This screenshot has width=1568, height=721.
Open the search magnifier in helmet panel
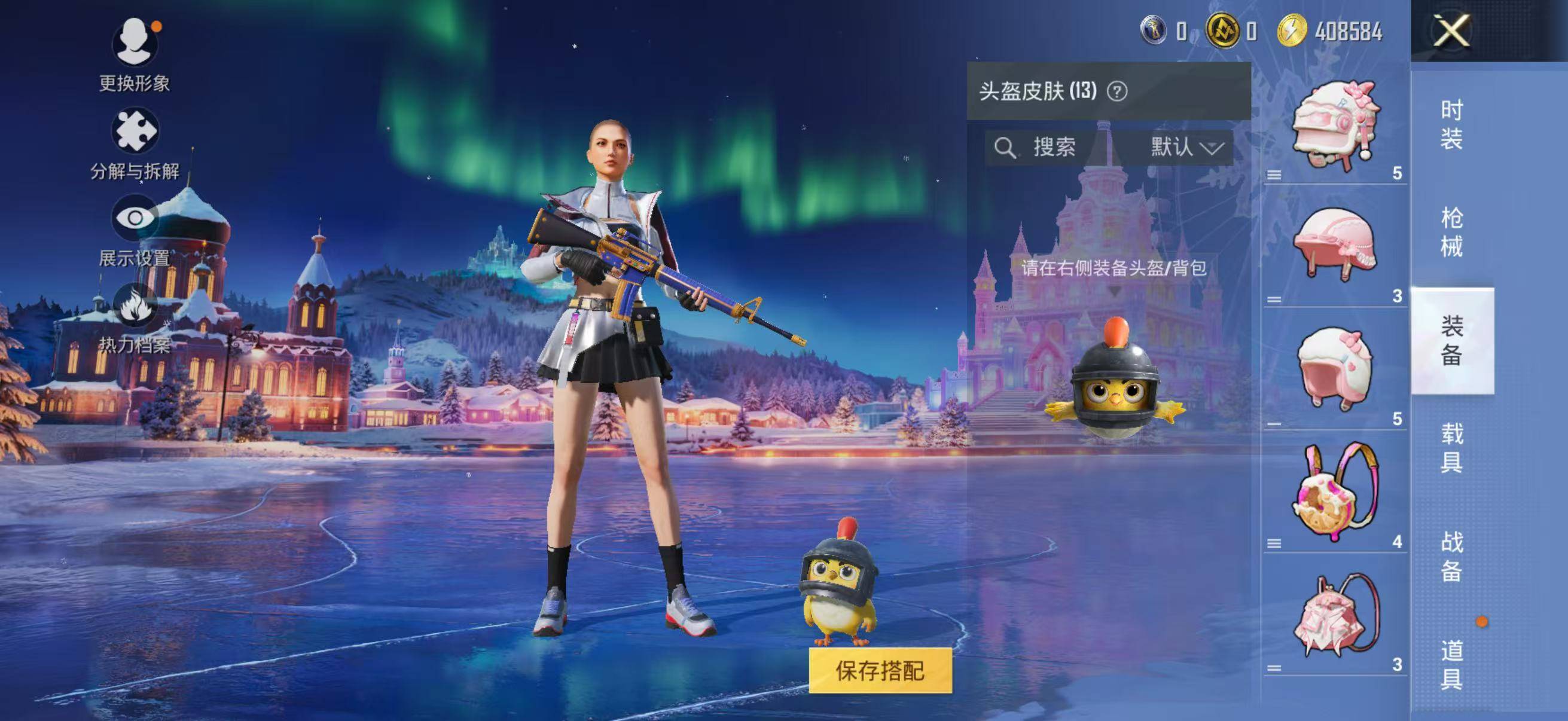pyautogui.click(x=1006, y=145)
